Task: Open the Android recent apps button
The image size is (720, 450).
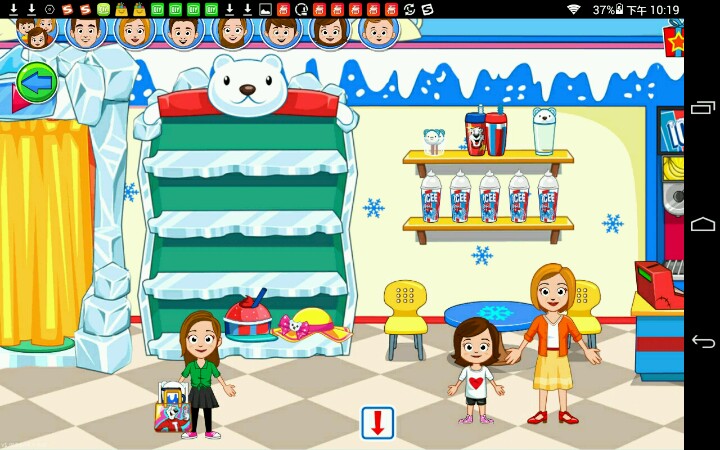Action: point(703,107)
